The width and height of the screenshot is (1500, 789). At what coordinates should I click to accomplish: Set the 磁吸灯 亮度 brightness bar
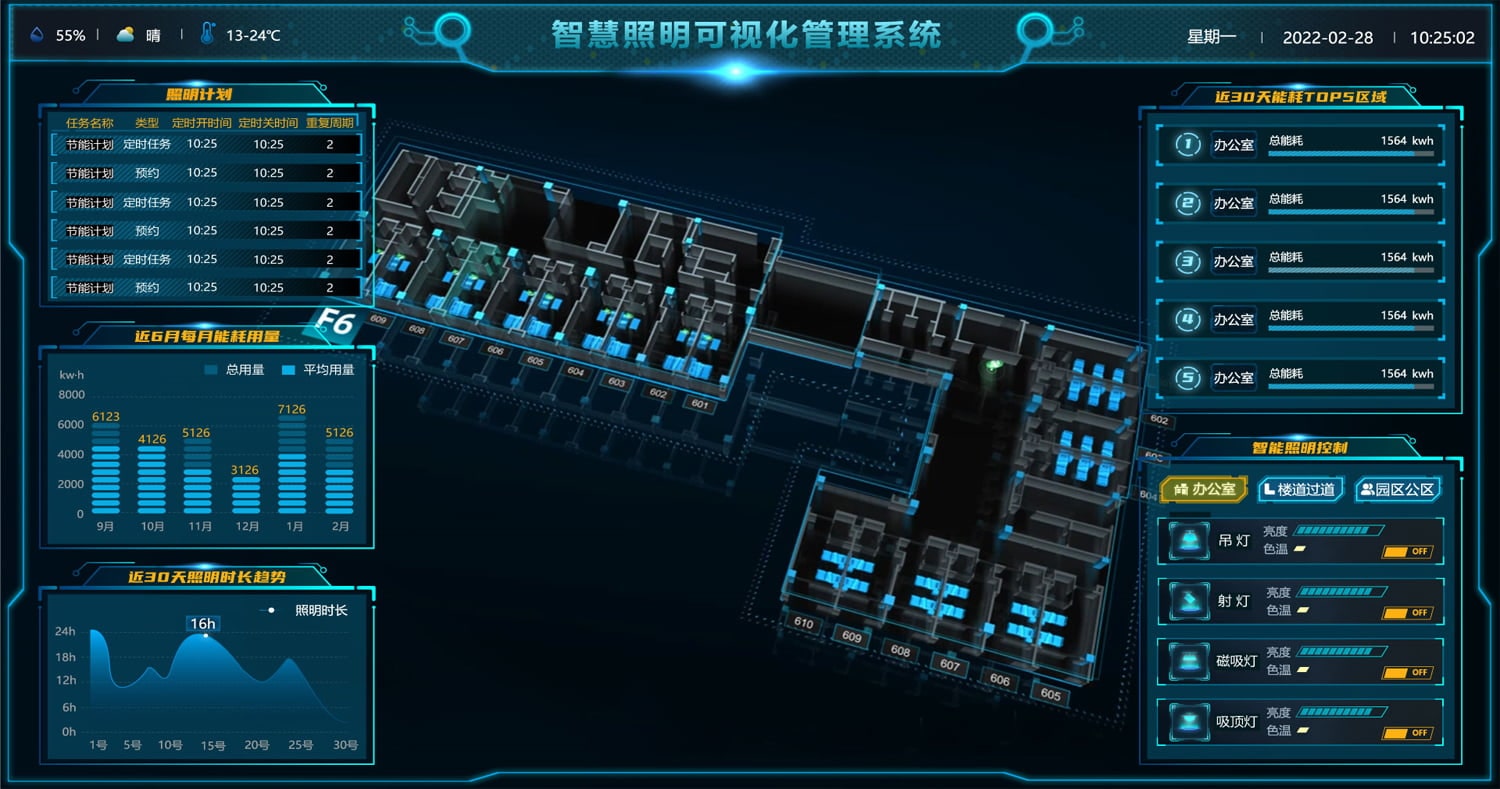pyautogui.click(x=1341, y=652)
